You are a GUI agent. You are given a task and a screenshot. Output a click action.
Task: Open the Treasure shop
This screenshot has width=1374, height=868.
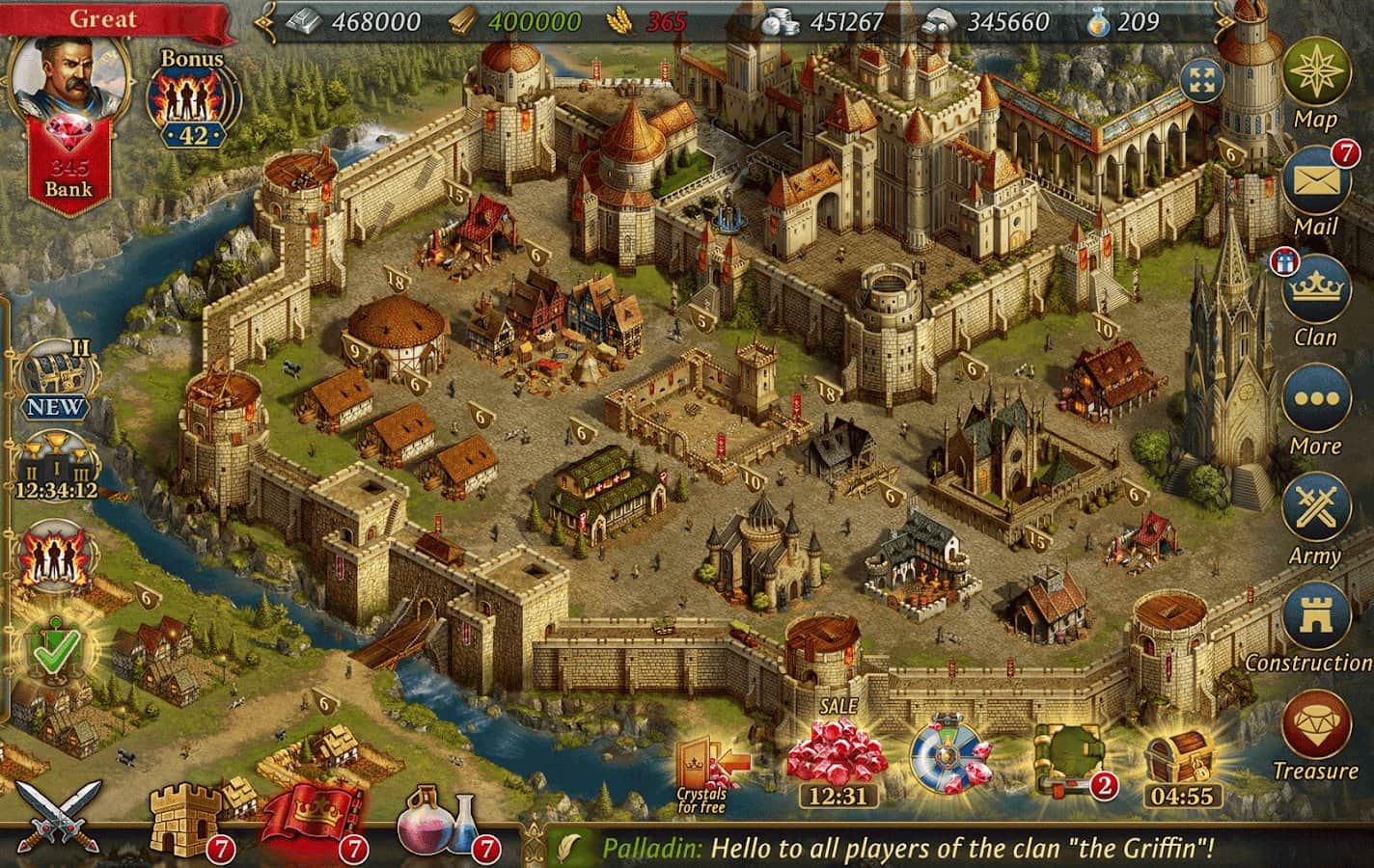[1316, 729]
